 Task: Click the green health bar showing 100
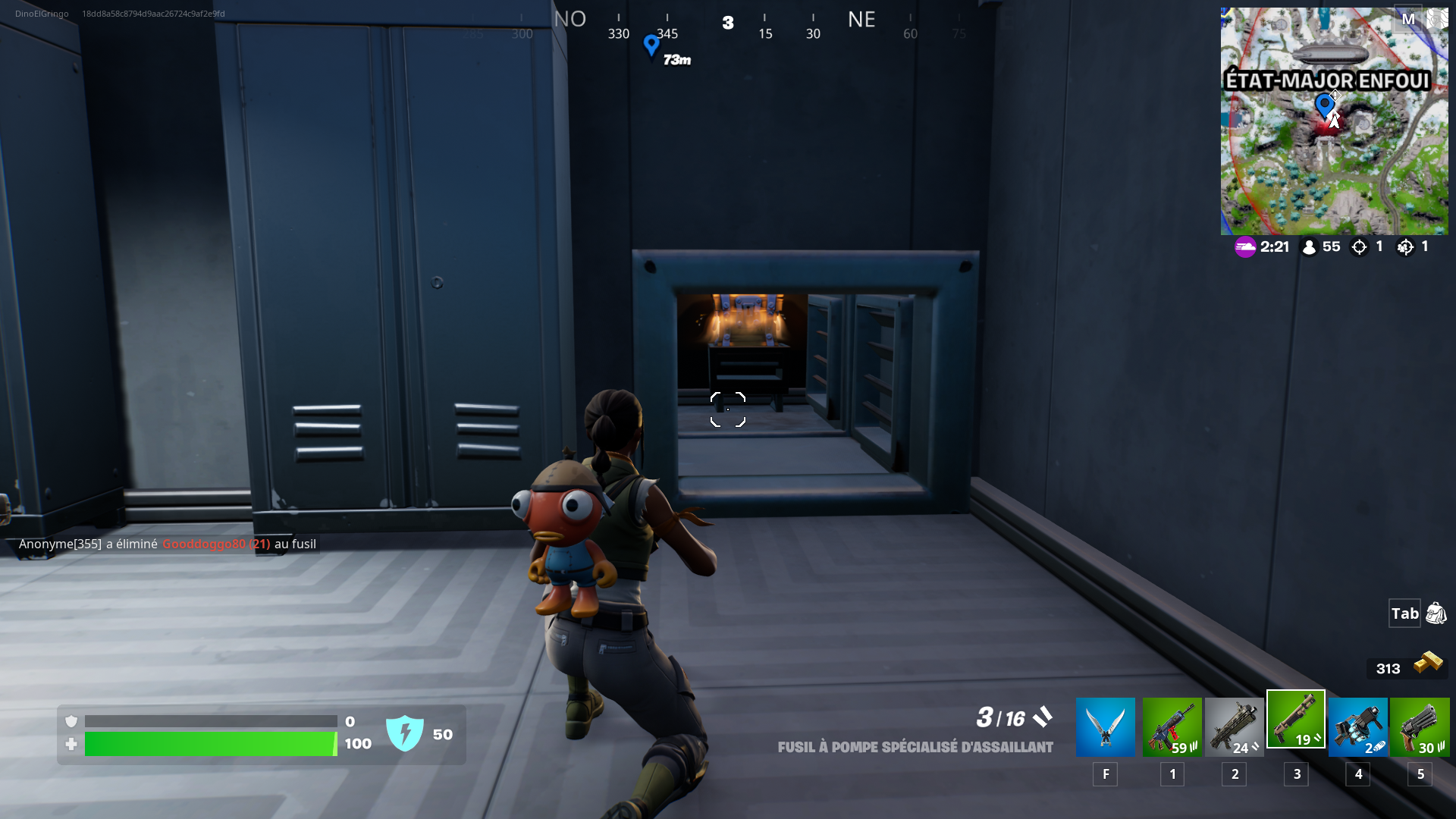coord(209,744)
